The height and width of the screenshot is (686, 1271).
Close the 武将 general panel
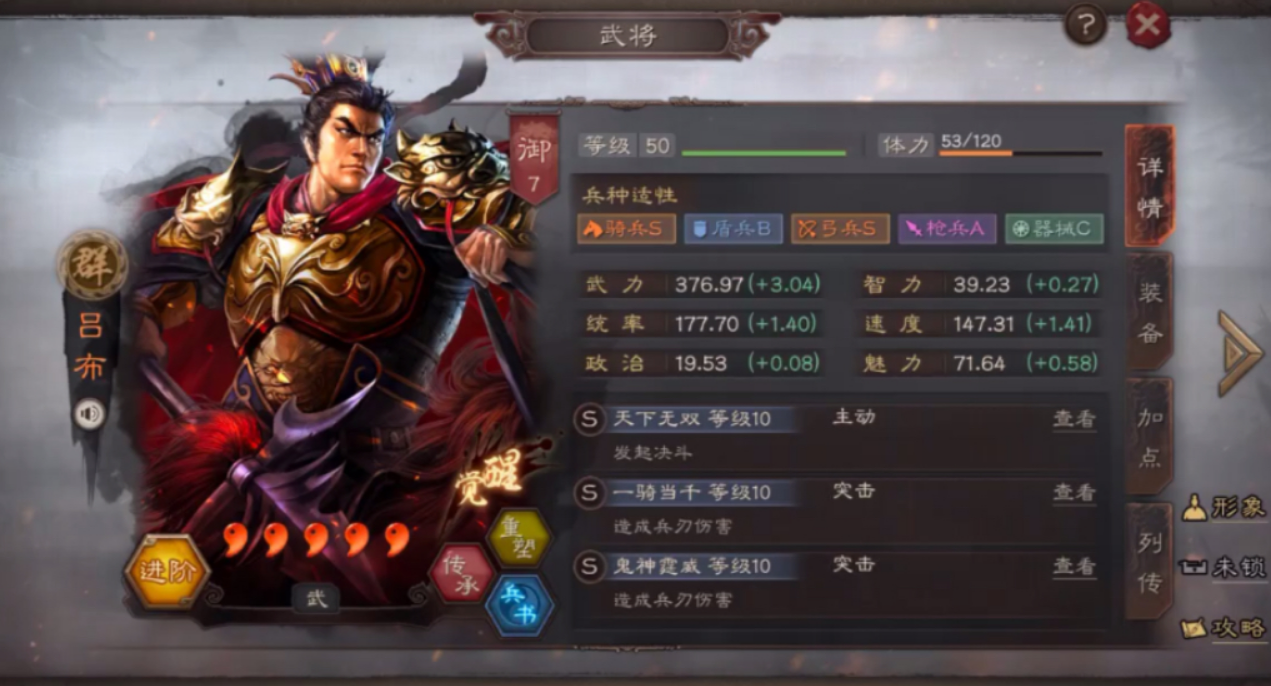1148,25
